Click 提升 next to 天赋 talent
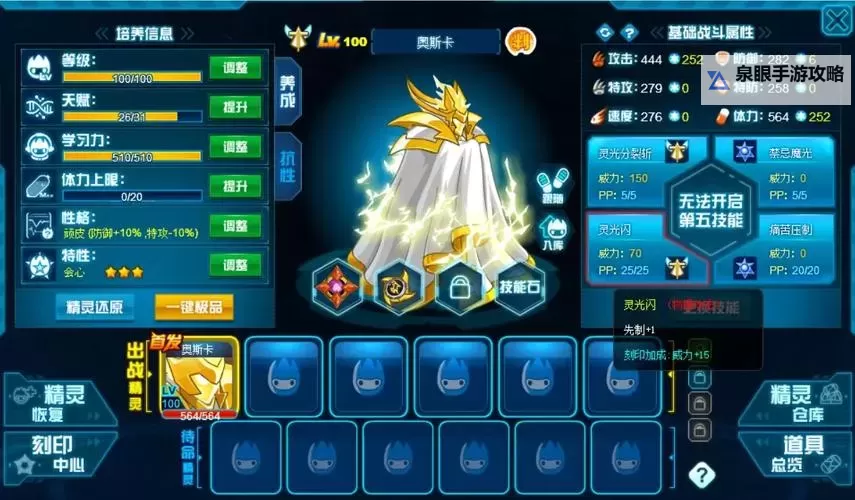The height and width of the screenshot is (500, 855). point(235,107)
